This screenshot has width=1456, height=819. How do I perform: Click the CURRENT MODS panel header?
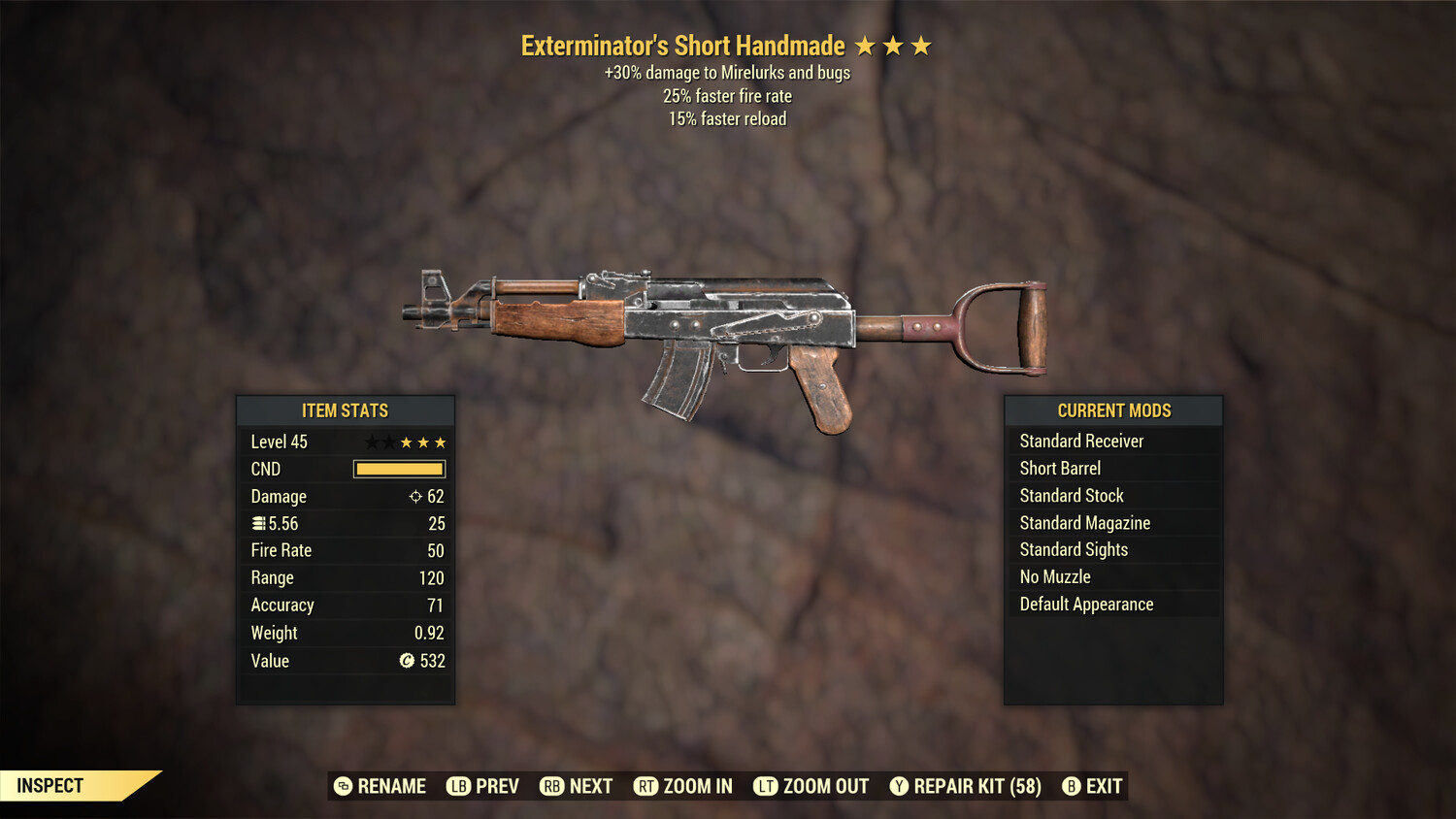(1112, 410)
